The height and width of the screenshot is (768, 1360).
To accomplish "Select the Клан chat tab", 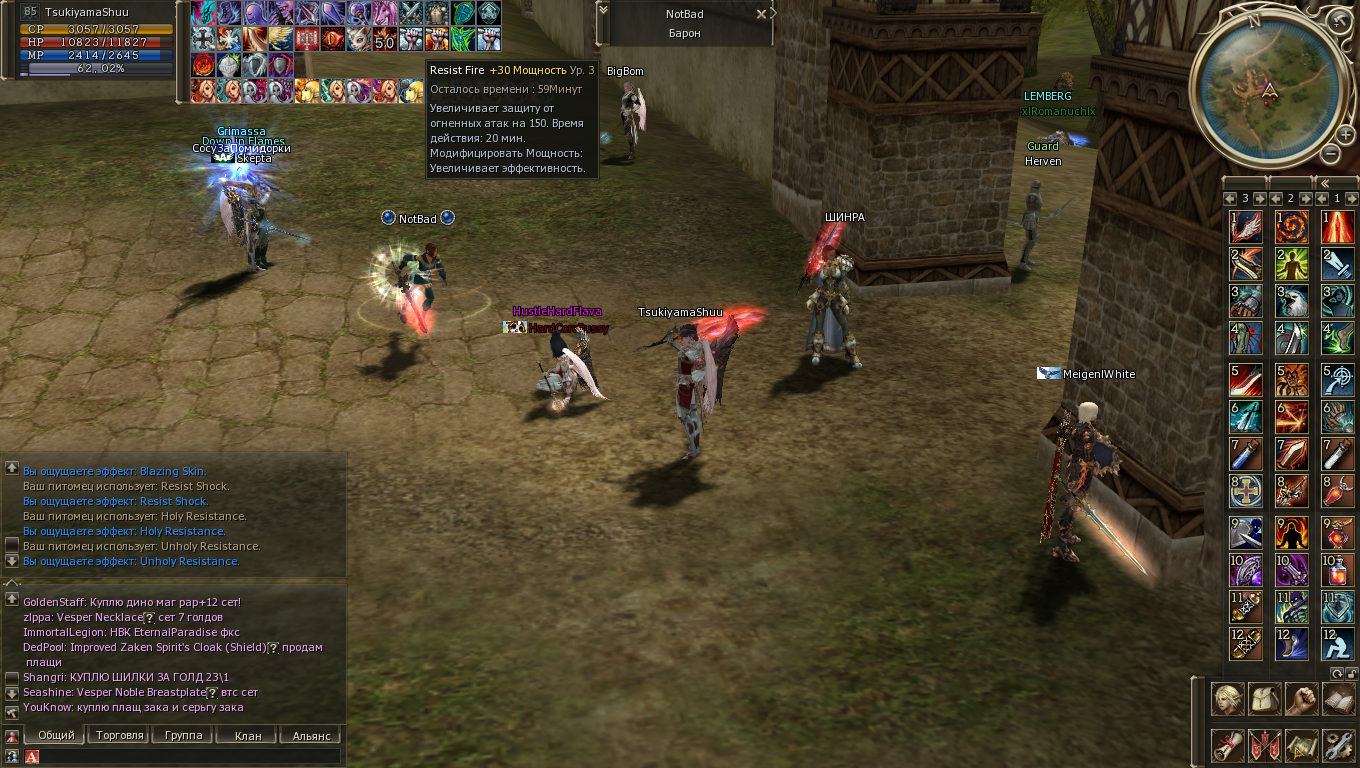I will (247, 735).
